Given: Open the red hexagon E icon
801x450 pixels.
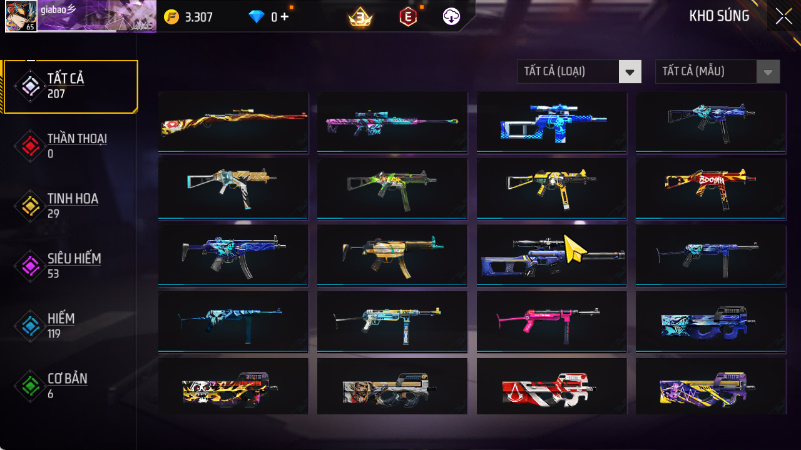Looking at the screenshot, I should click(x=407, y=17).
